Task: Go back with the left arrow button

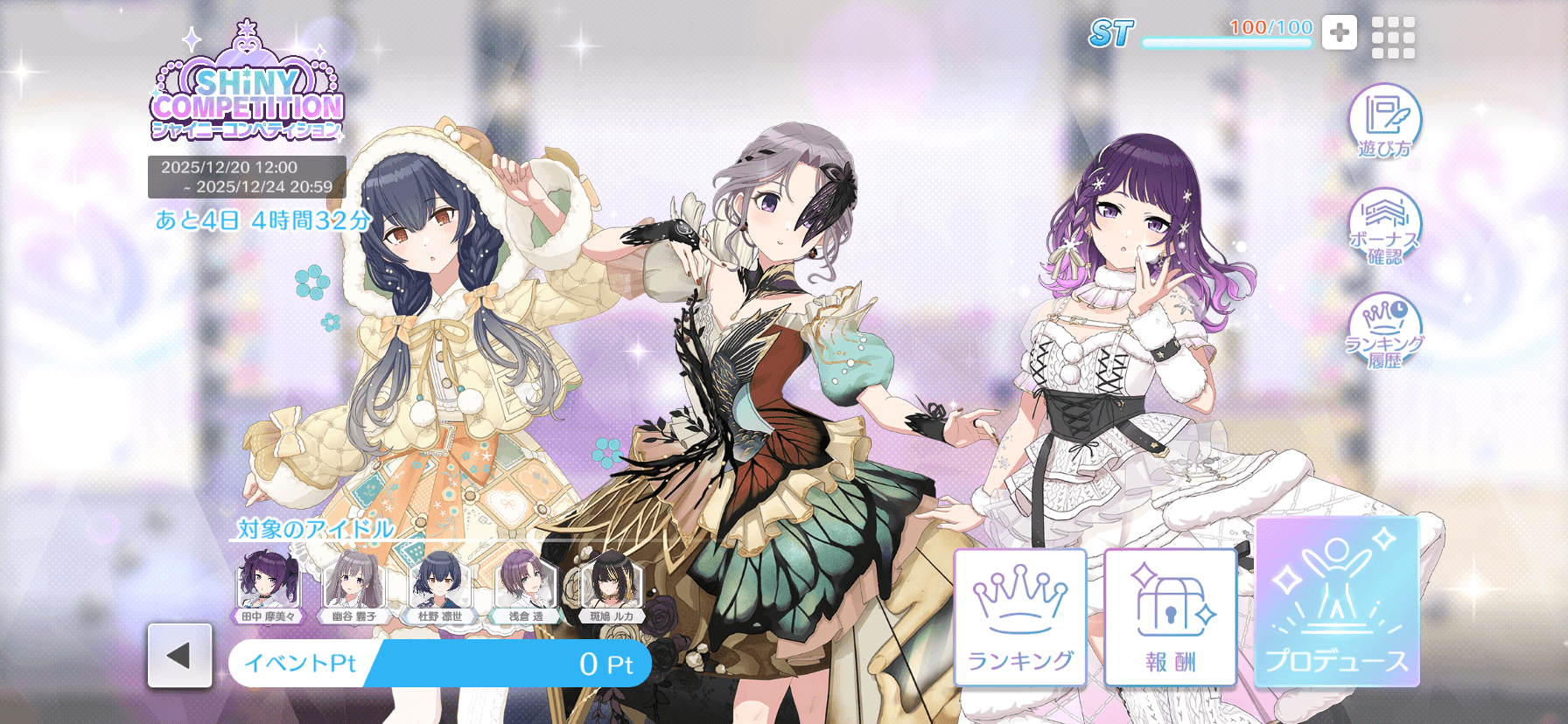Action: (x=179, y=656)
